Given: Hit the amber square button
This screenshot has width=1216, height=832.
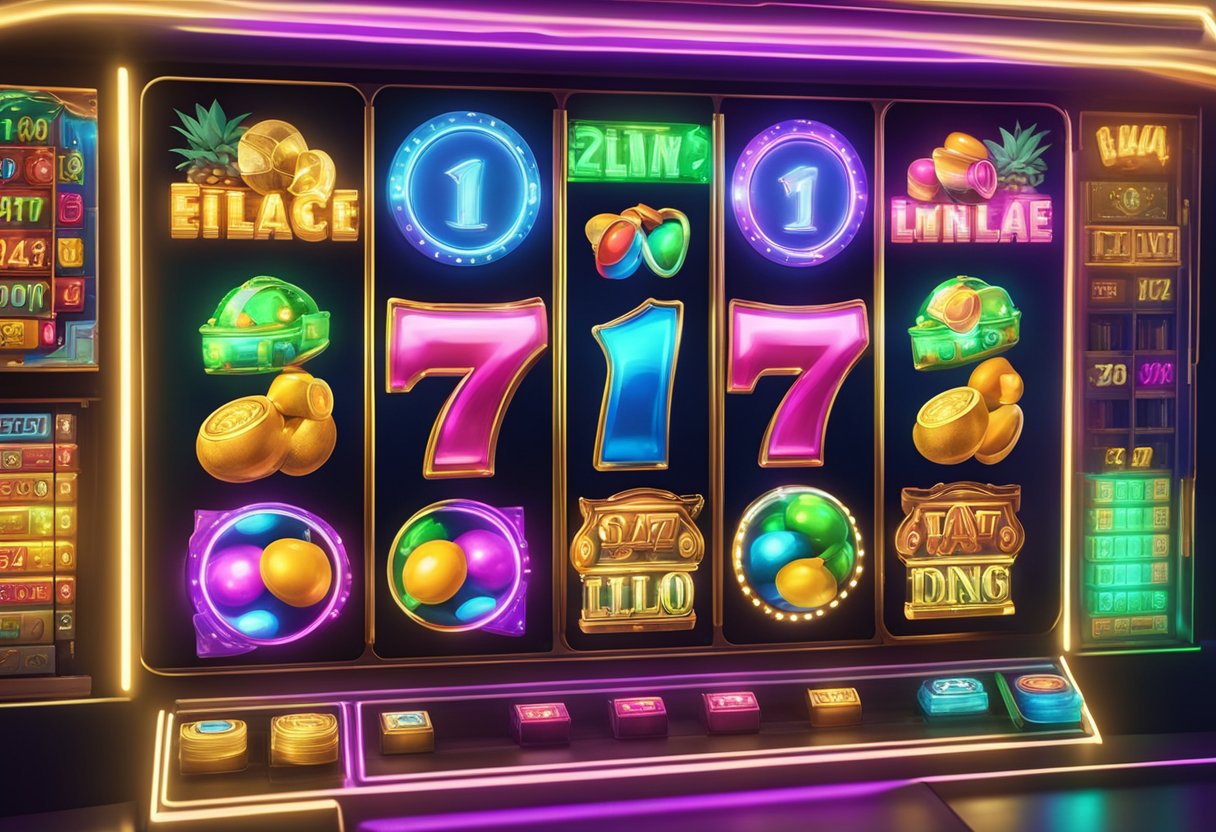Looking at the screenshot, I should [x=834, y=704].
